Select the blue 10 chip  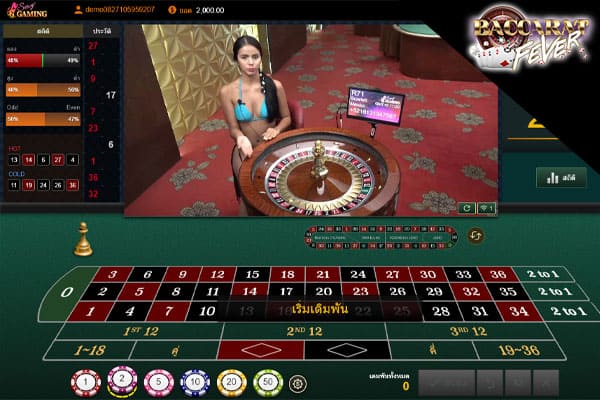pos(195,382)
